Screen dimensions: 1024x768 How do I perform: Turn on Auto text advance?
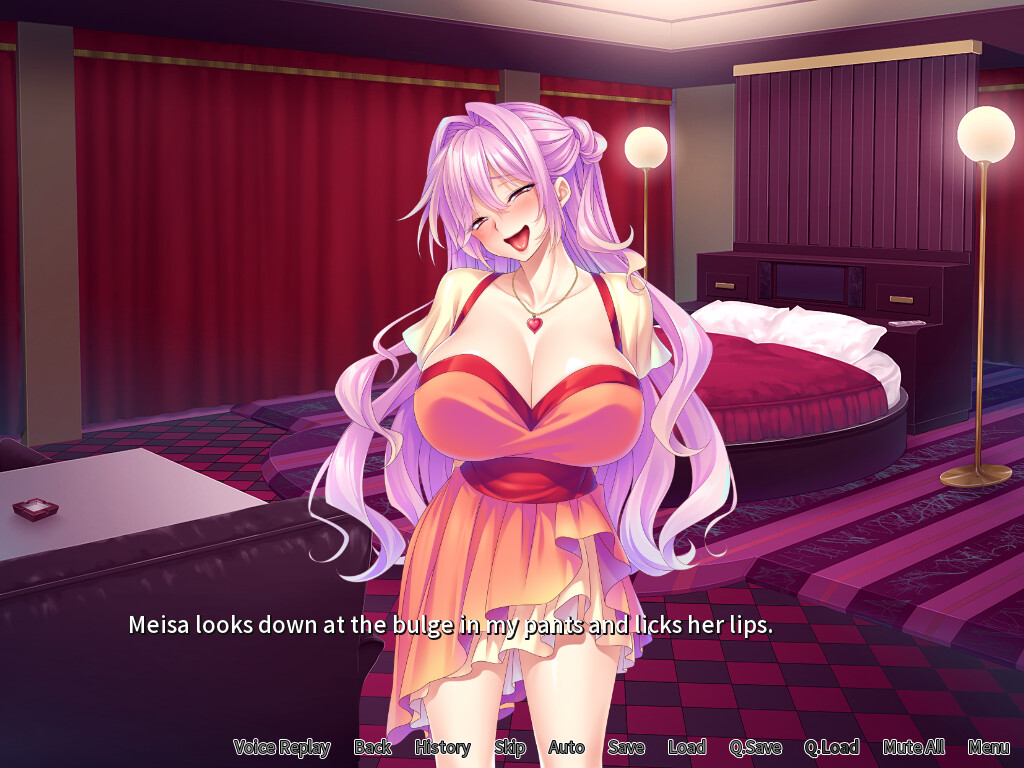[566, 747]
